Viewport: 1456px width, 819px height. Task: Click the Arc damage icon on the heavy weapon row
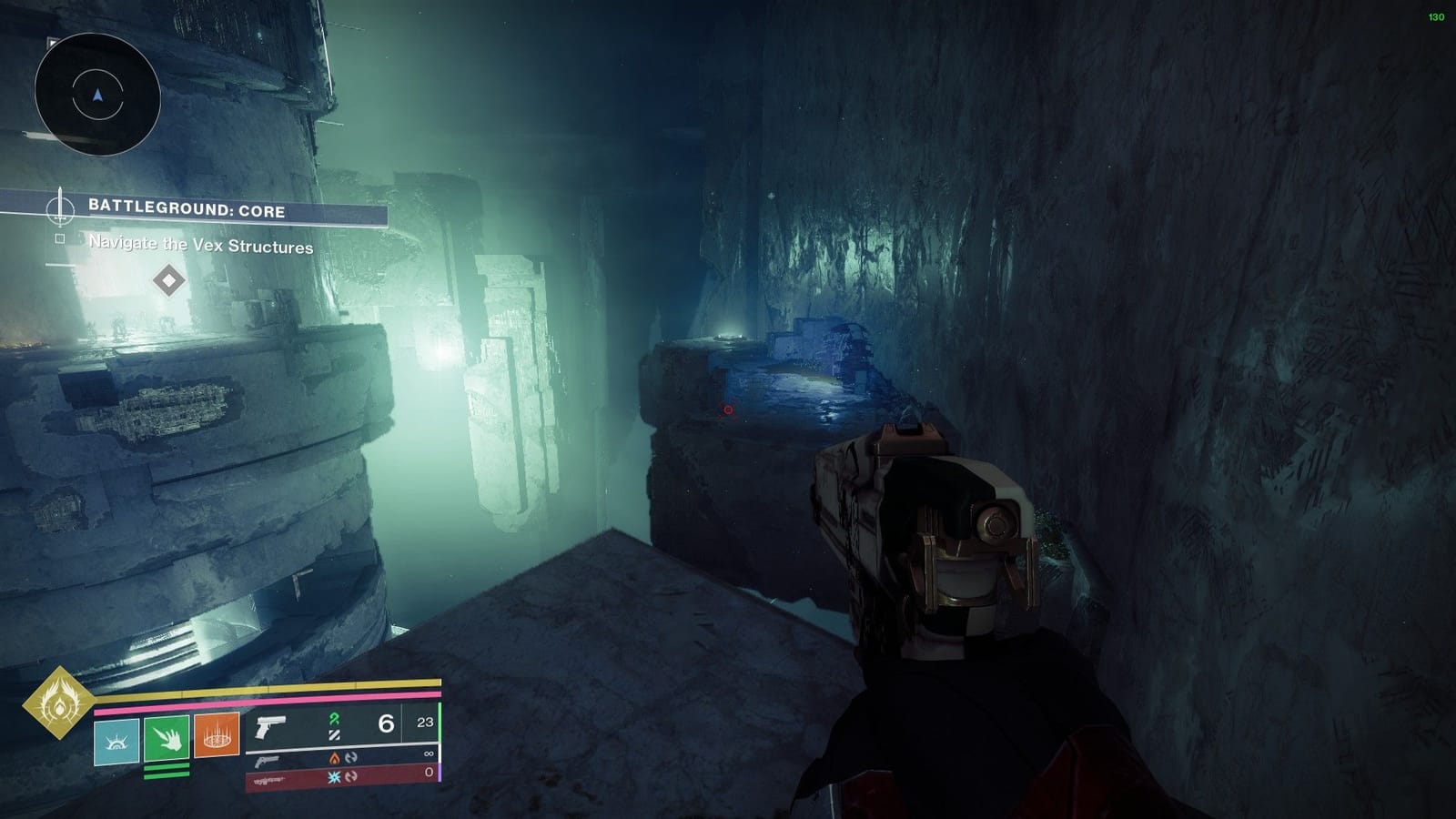(x=334, y=776)
